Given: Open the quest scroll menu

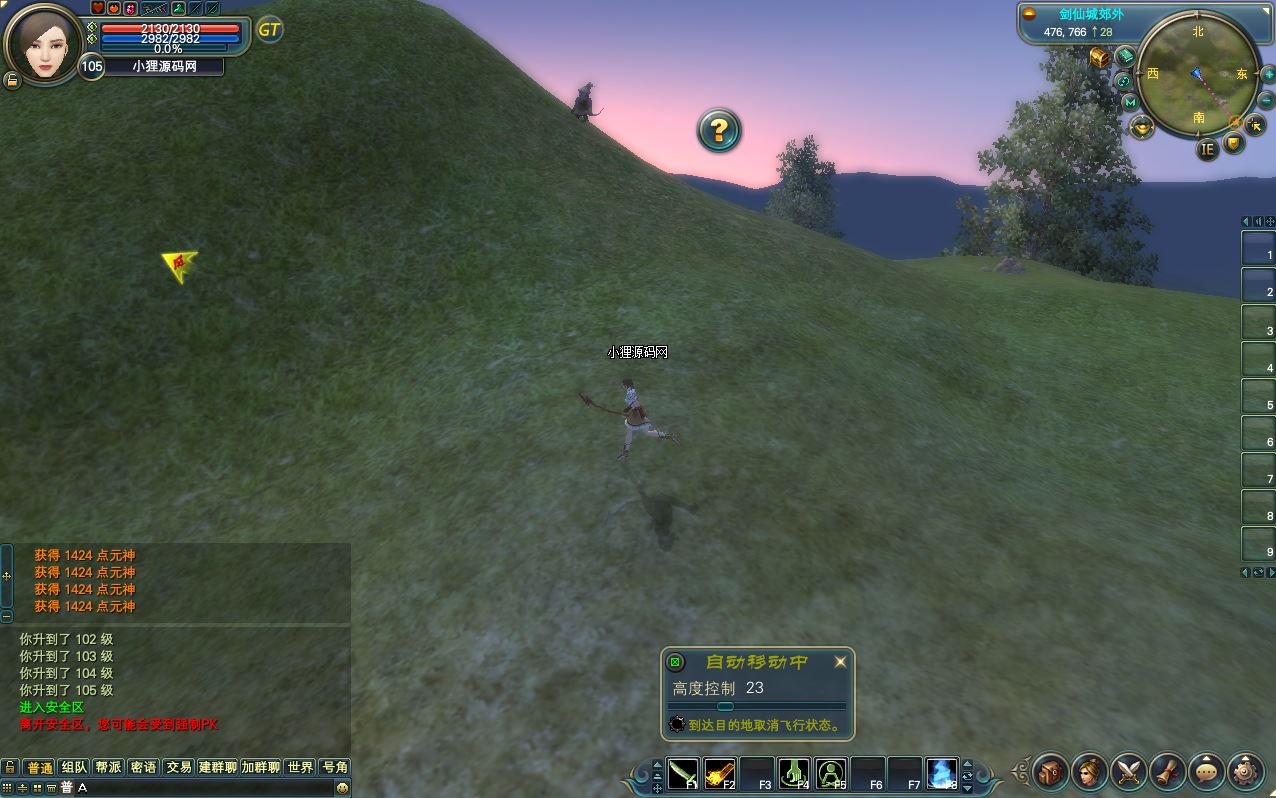Looking at the screenshot, I should pyautogui.click(x=1168, y=771).
